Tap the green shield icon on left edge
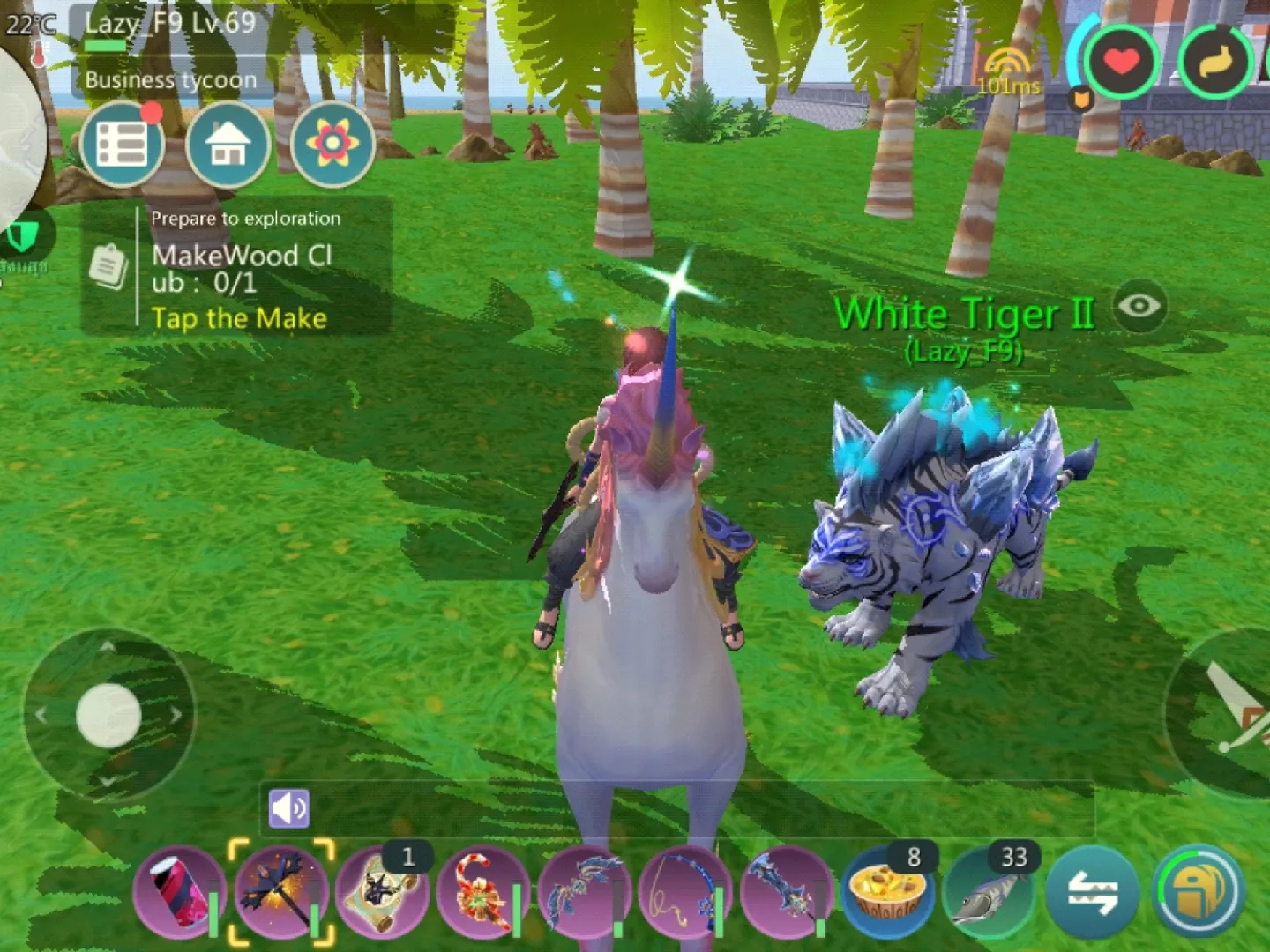This screenshot has height=952, width=1270. point(22,236)
